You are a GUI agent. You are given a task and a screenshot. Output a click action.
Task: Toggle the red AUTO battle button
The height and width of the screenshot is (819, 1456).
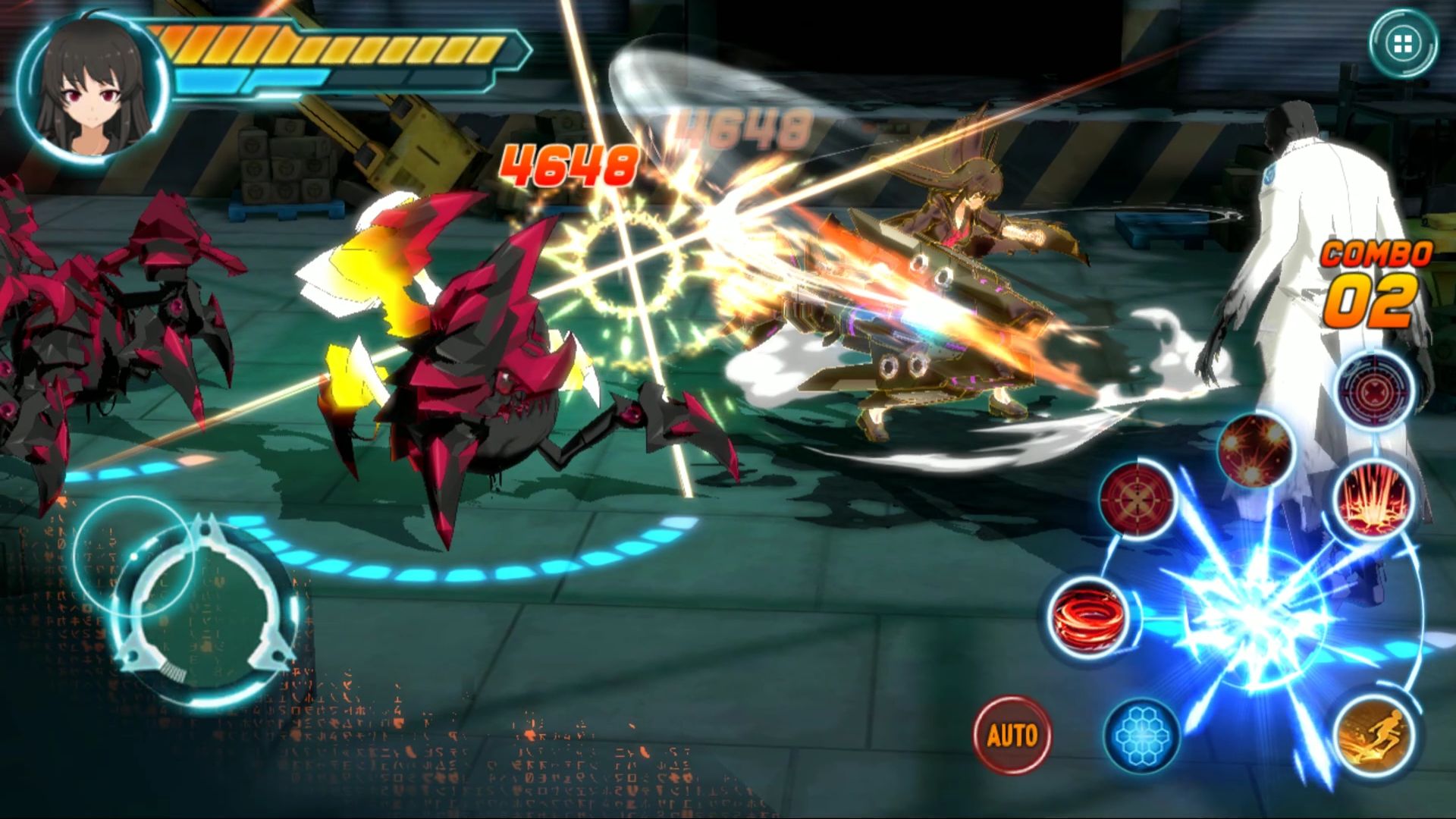click(1012, 734)
